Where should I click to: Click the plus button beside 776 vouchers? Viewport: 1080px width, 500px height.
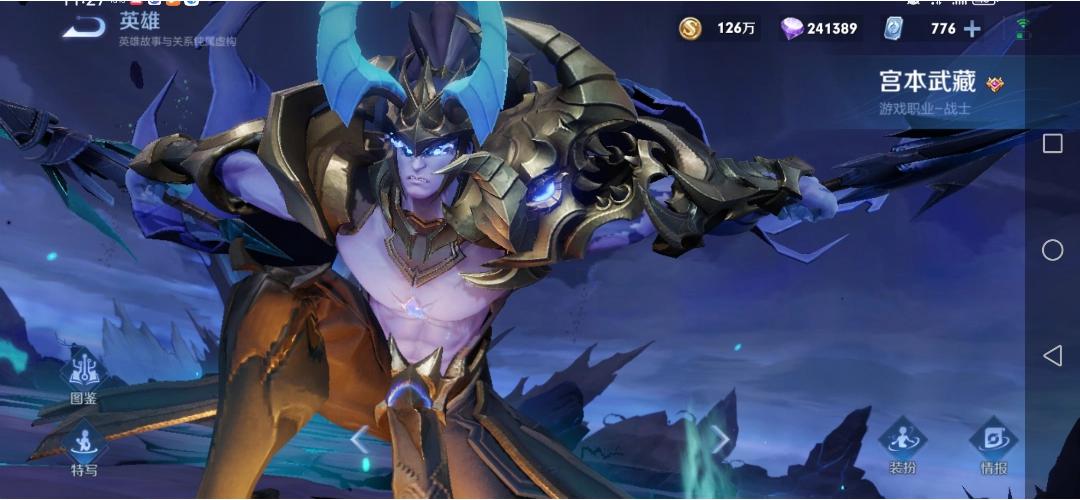(x=971, y=29)
